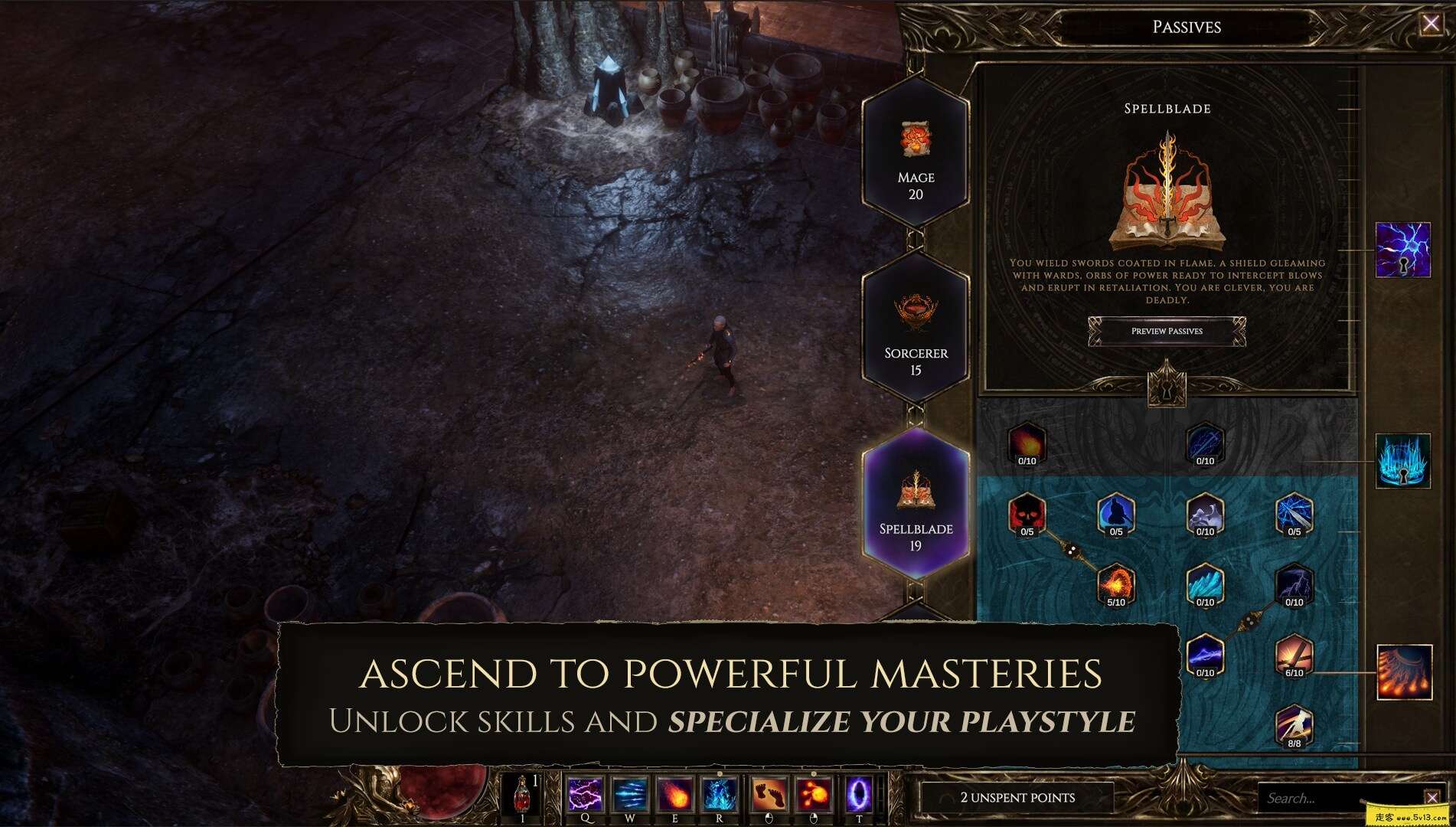Select the footprints movement skill slot
The height and width of the screenshot is (827, 1456).
point(769,794)
